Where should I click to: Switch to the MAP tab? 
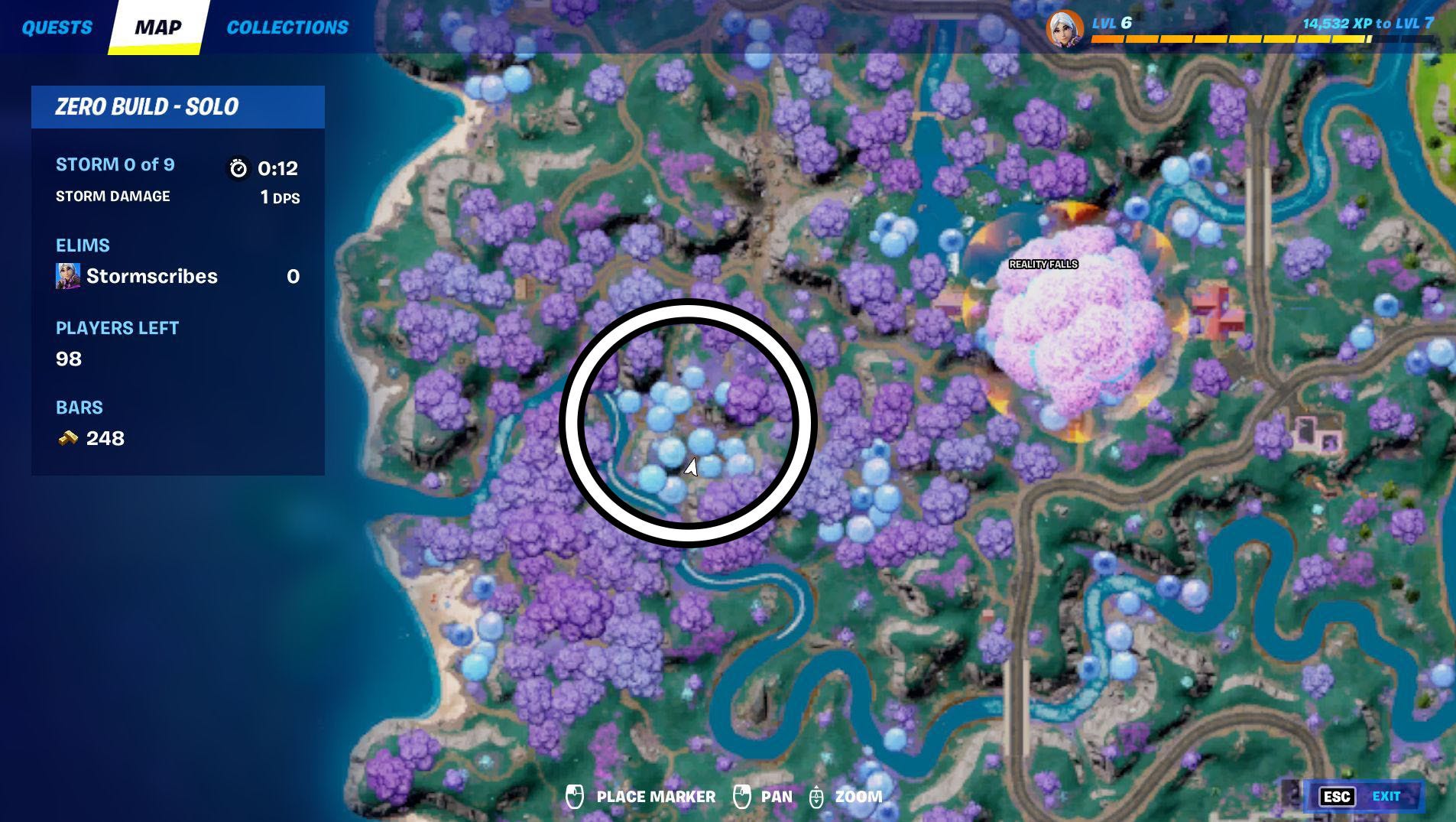pos(158,27)
